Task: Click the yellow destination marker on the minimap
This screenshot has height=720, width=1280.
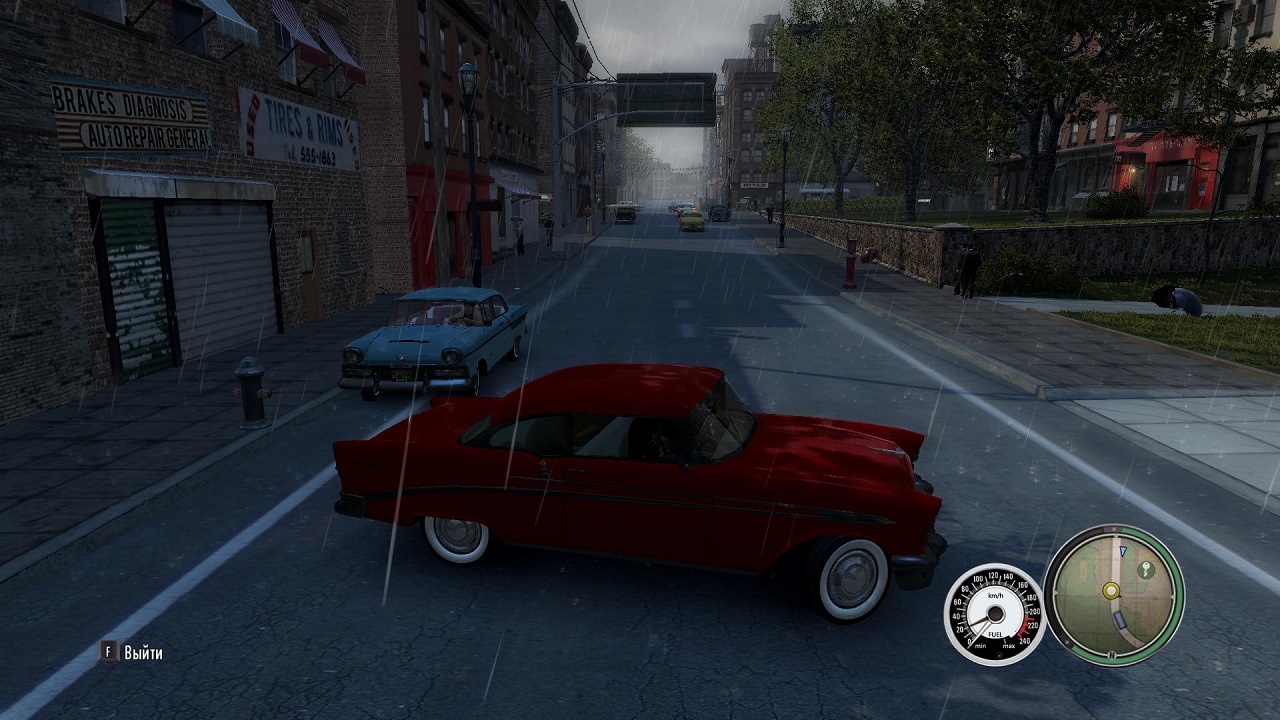Action: coord(1110,590)
